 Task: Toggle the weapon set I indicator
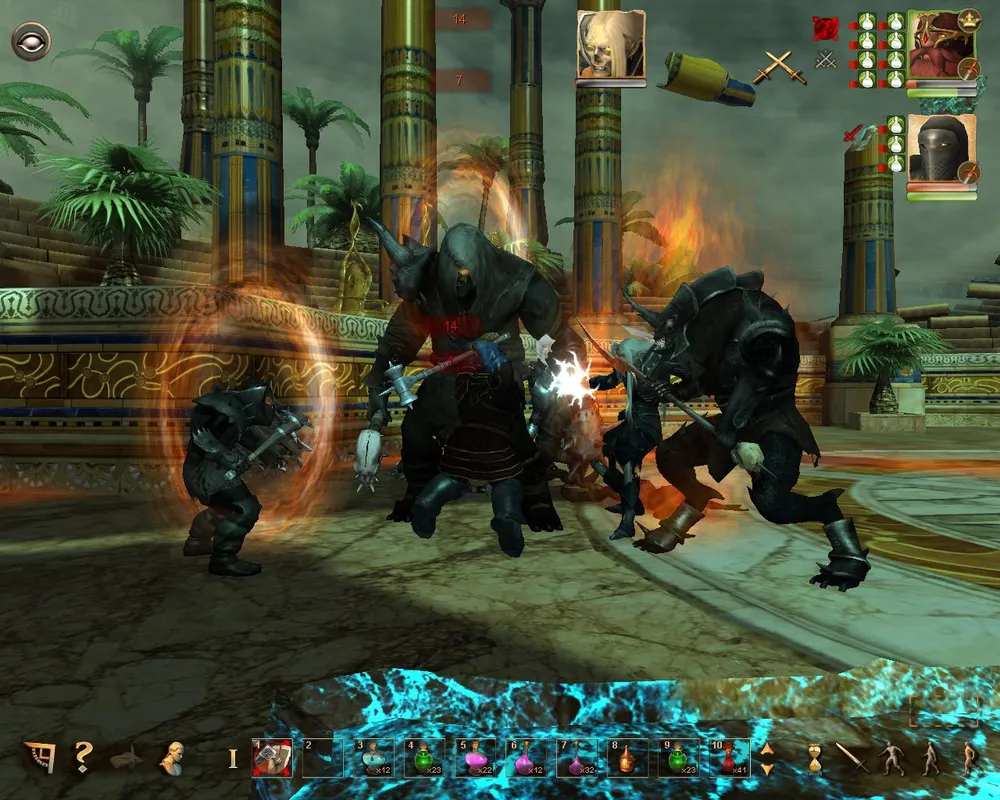tap(233, 758)
